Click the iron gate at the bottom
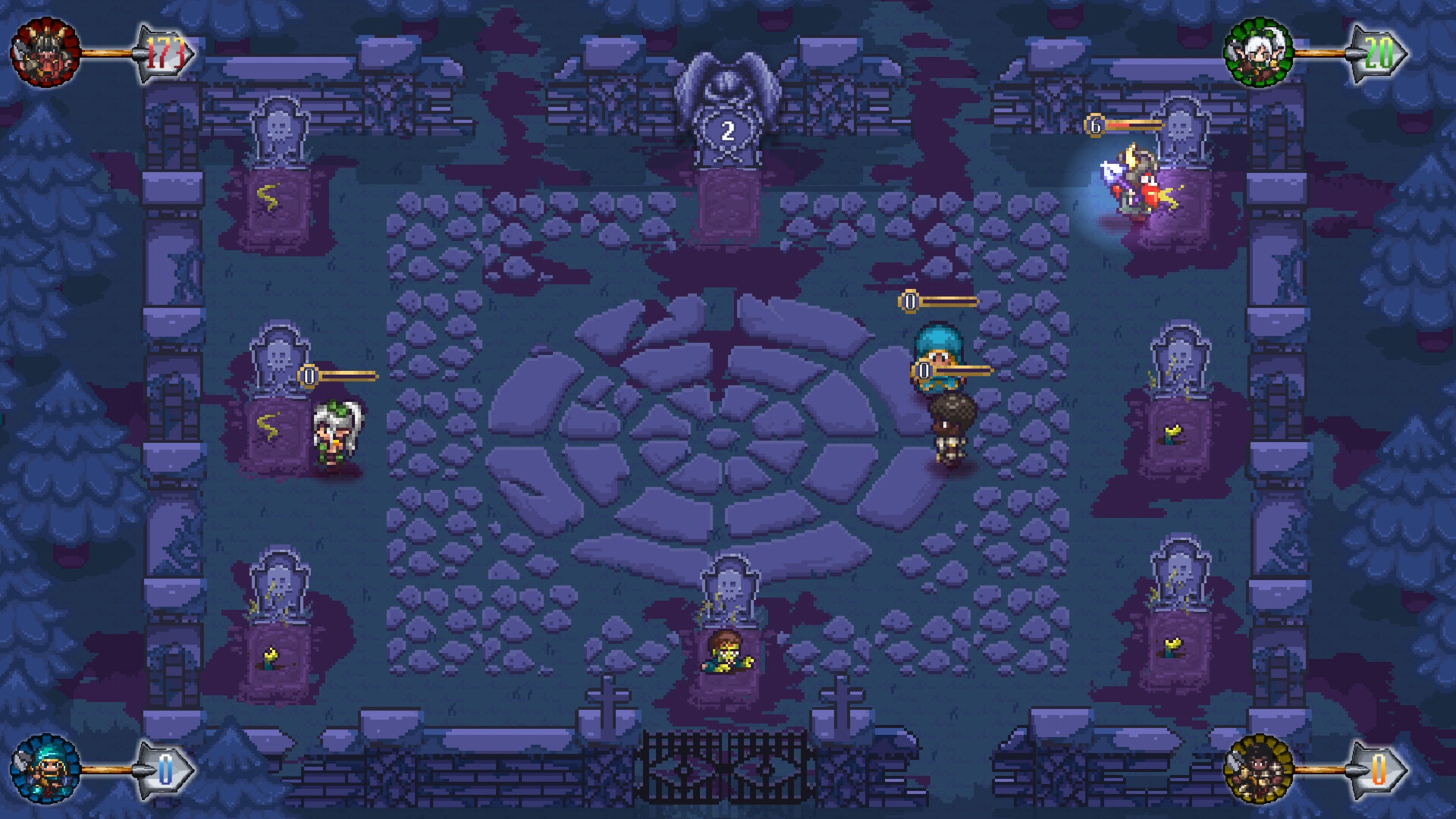1456x819 pixels. pyautogui.click(x=728, y=766)
